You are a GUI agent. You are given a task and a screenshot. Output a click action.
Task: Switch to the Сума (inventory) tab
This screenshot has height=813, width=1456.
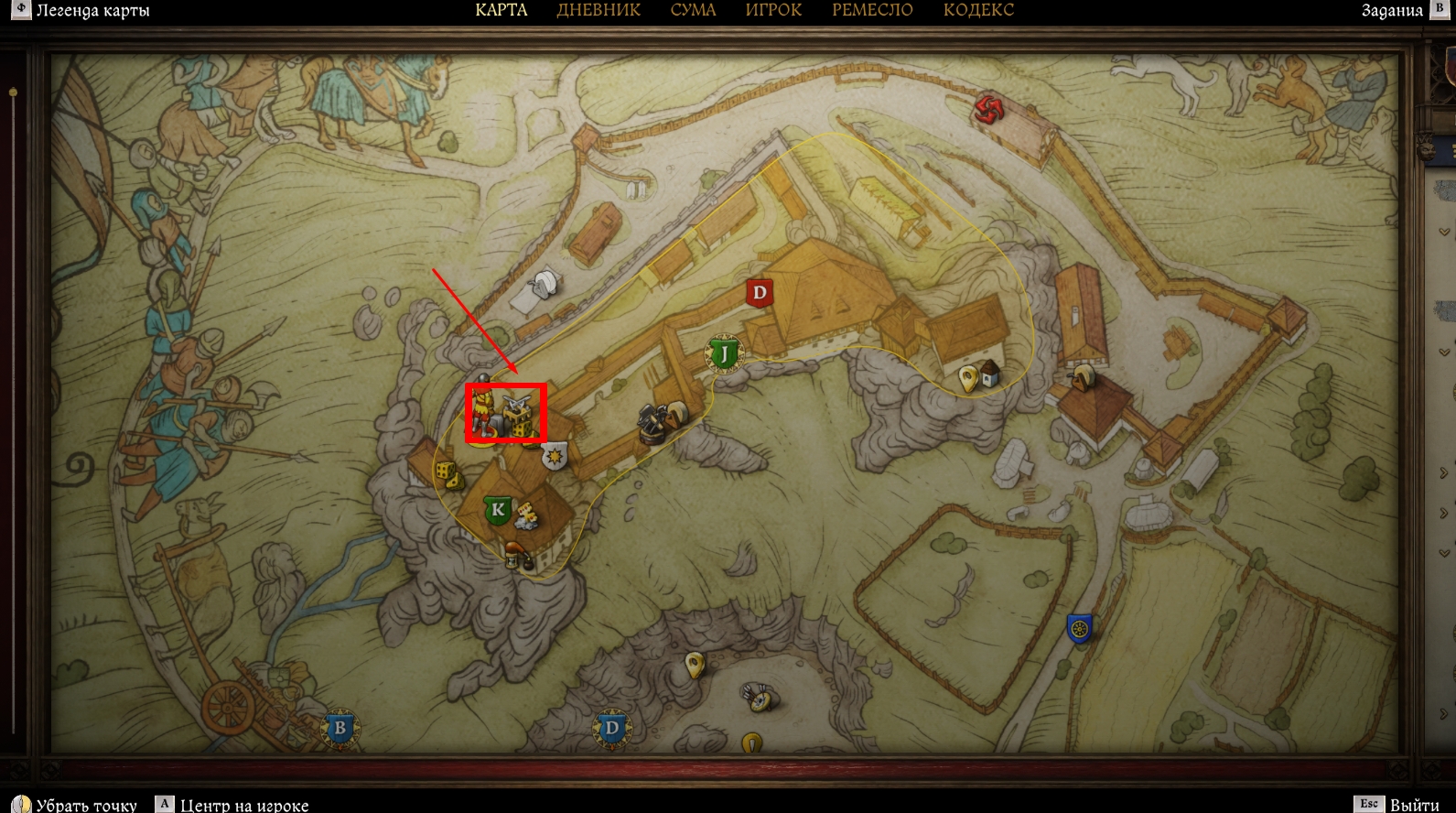[693, 10]
